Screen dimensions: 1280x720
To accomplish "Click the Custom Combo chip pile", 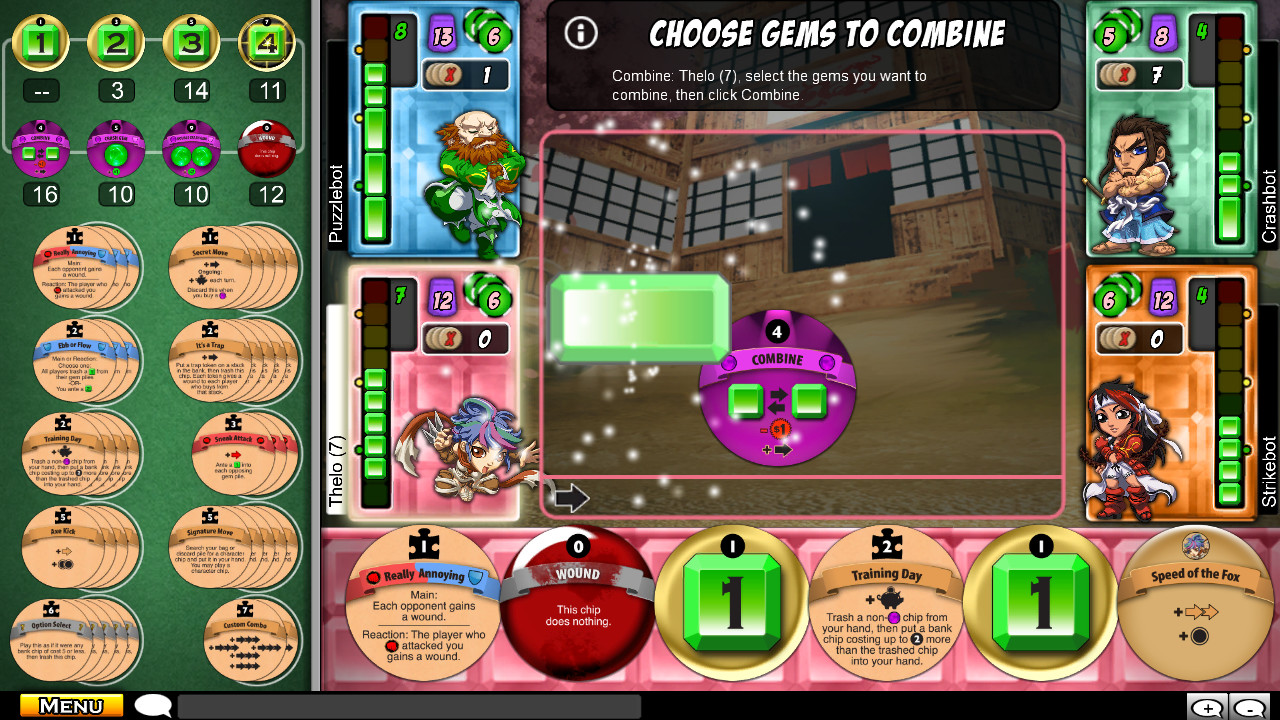I will 247,640.
